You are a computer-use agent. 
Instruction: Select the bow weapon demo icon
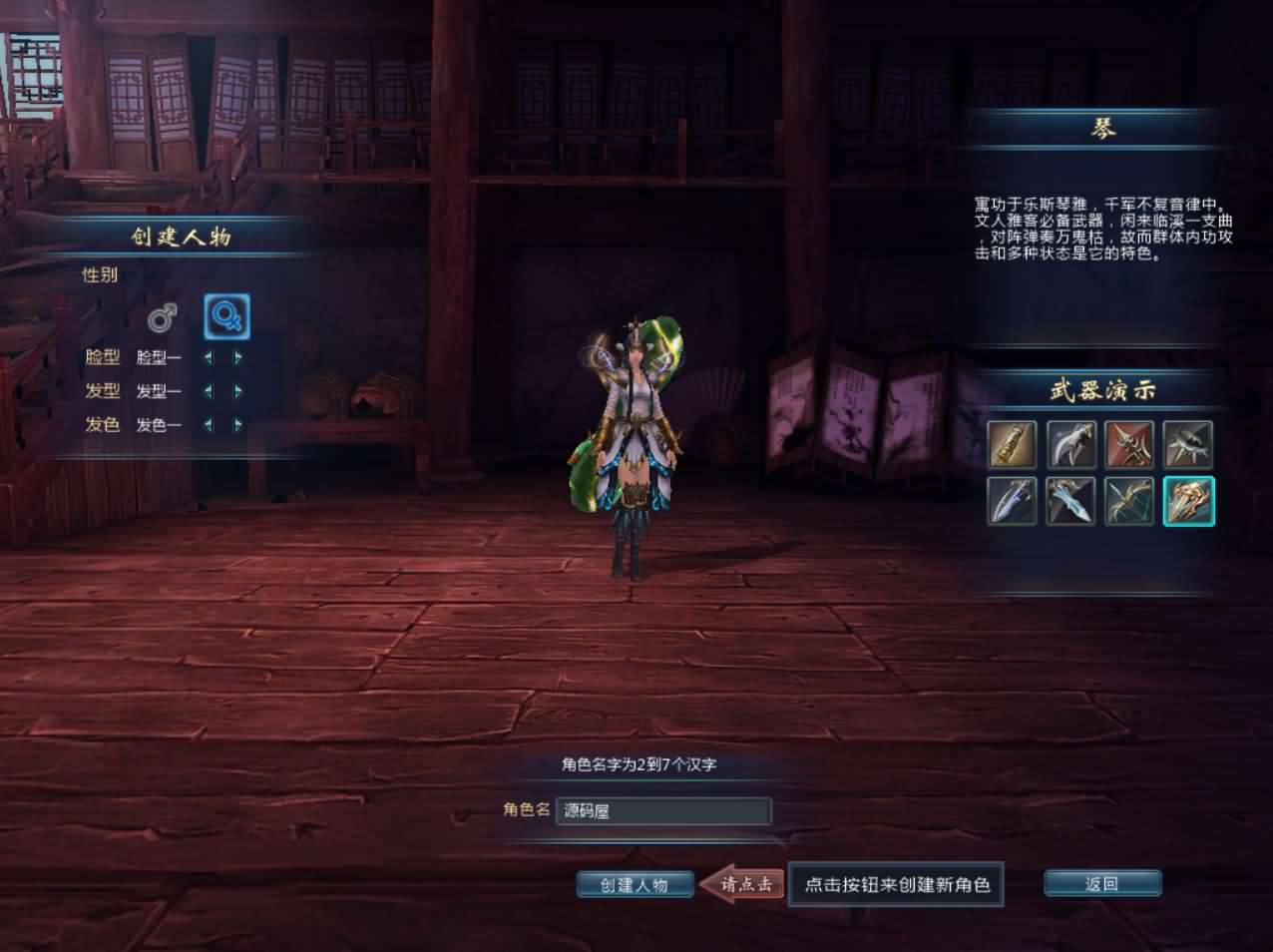[x=1129, y=500]
